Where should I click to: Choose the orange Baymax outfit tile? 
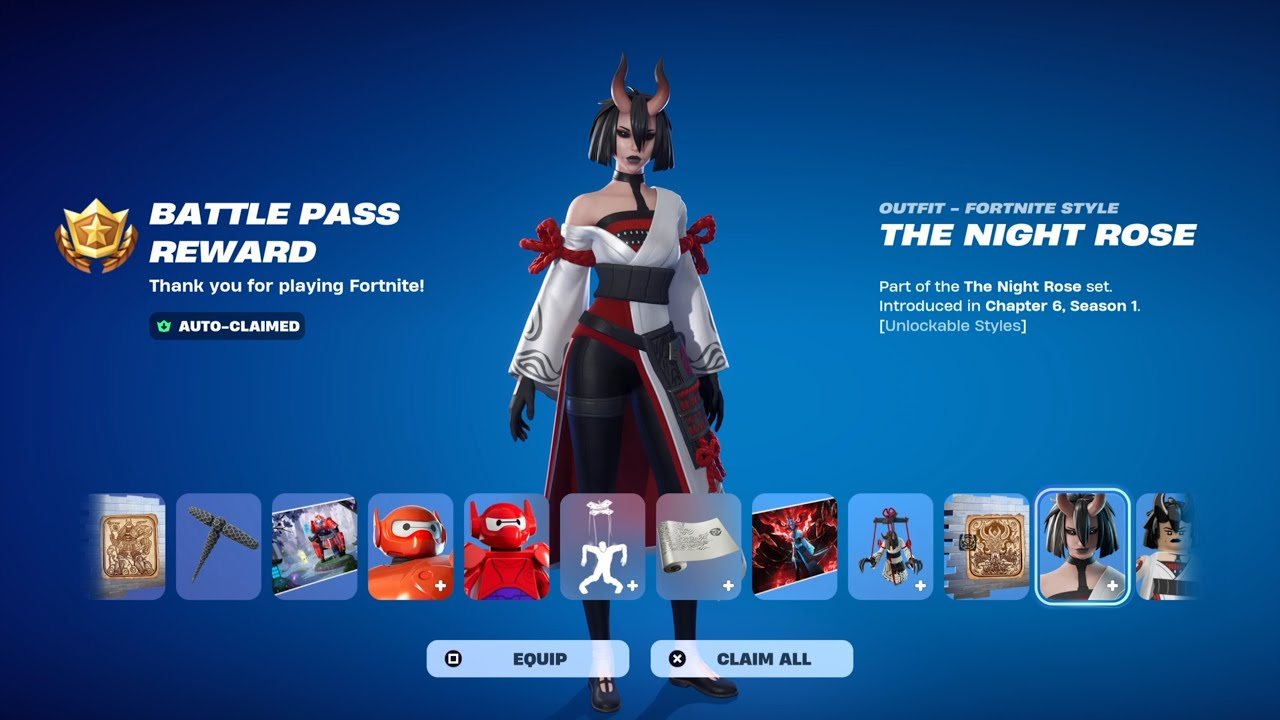(410, 546)
